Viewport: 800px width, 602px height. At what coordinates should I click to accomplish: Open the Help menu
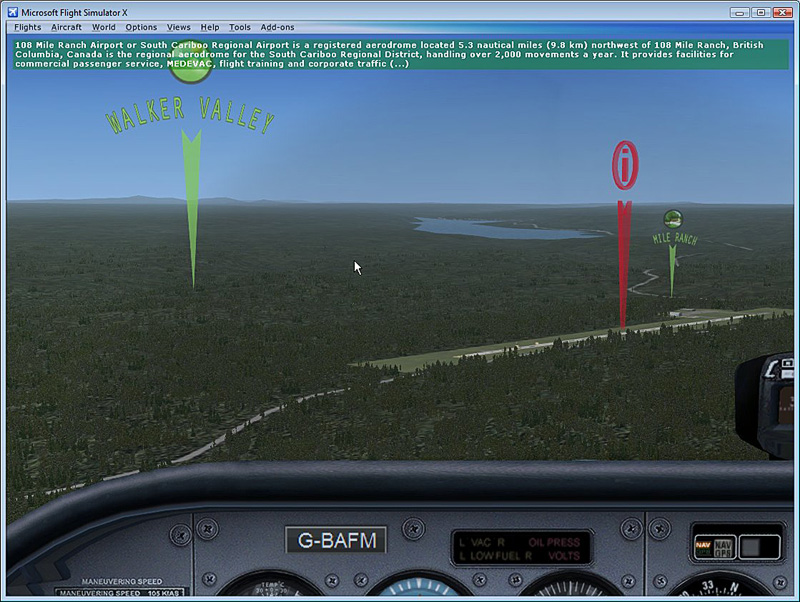tap(210, 27)
